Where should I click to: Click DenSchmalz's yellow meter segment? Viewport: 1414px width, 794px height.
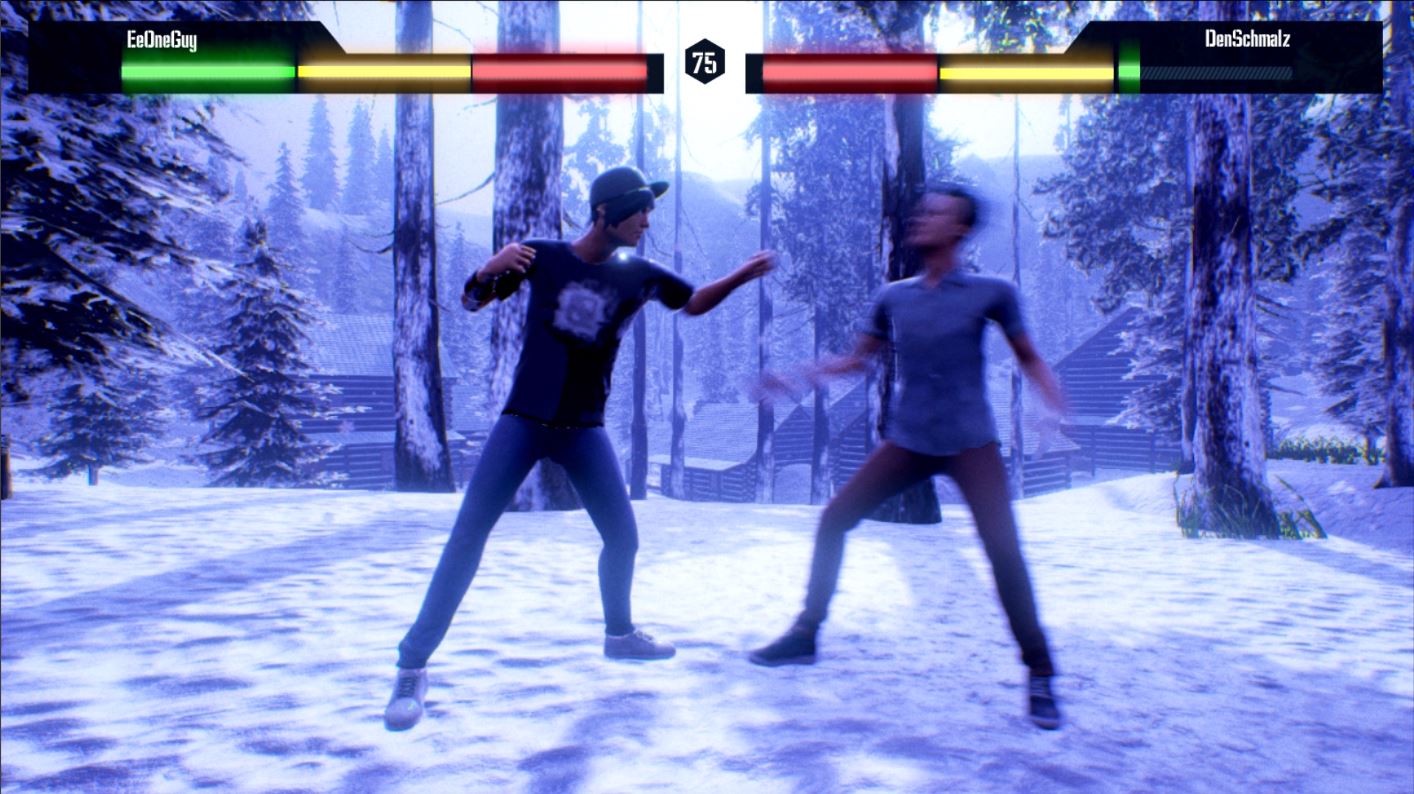[1025, 70]
